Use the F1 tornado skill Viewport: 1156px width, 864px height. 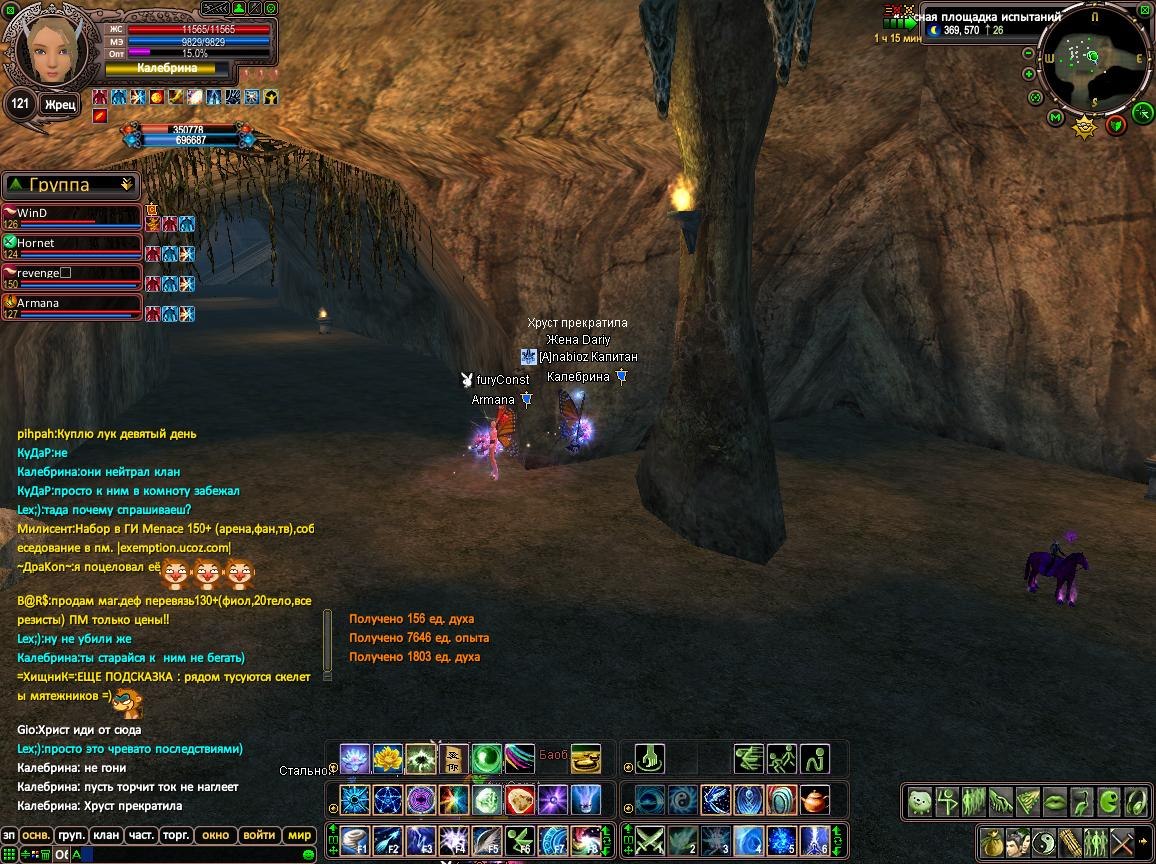pos(355,840)
